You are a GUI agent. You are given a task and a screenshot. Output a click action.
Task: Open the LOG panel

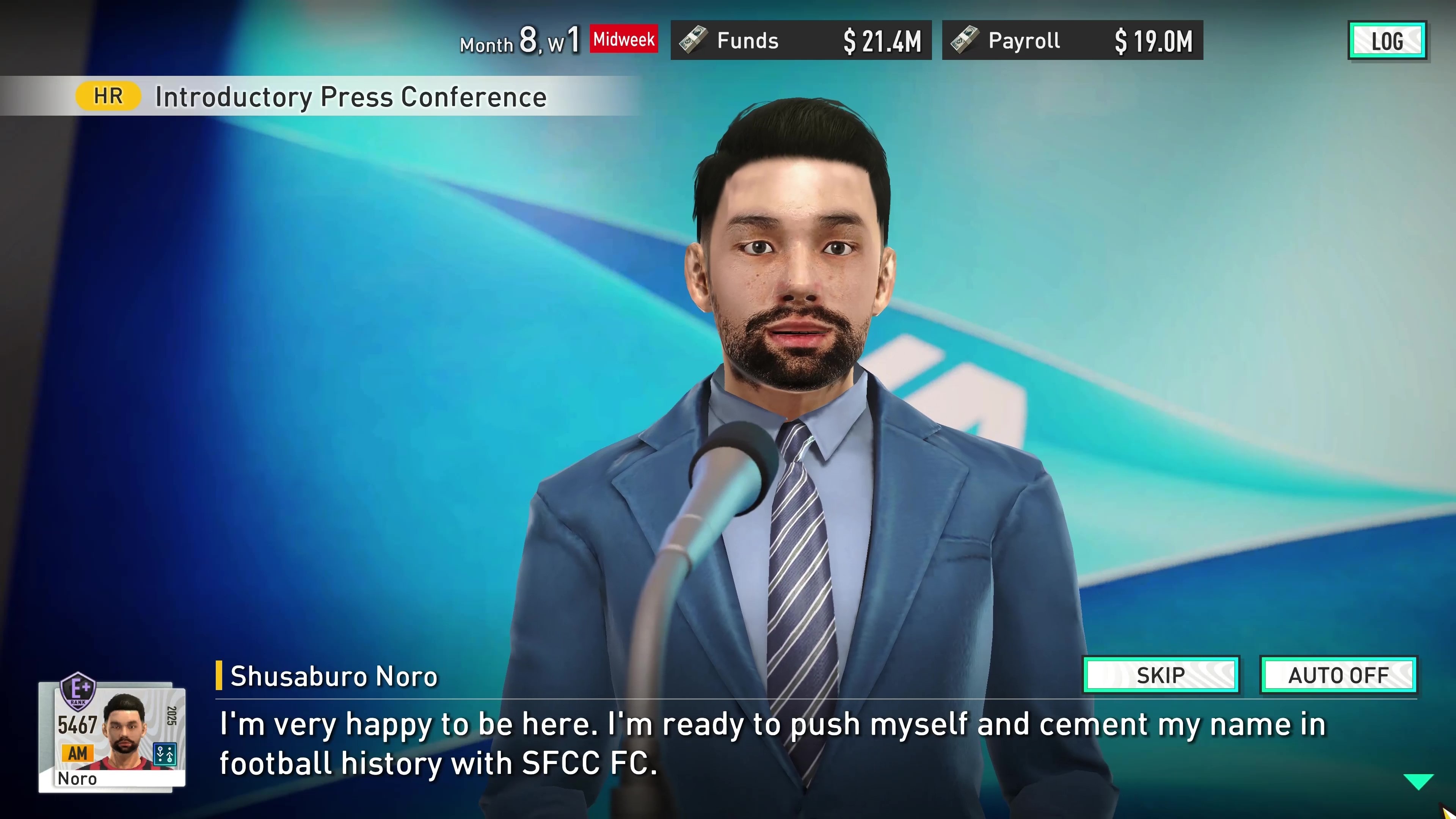pyautogui.click(x=1388, y=40)
